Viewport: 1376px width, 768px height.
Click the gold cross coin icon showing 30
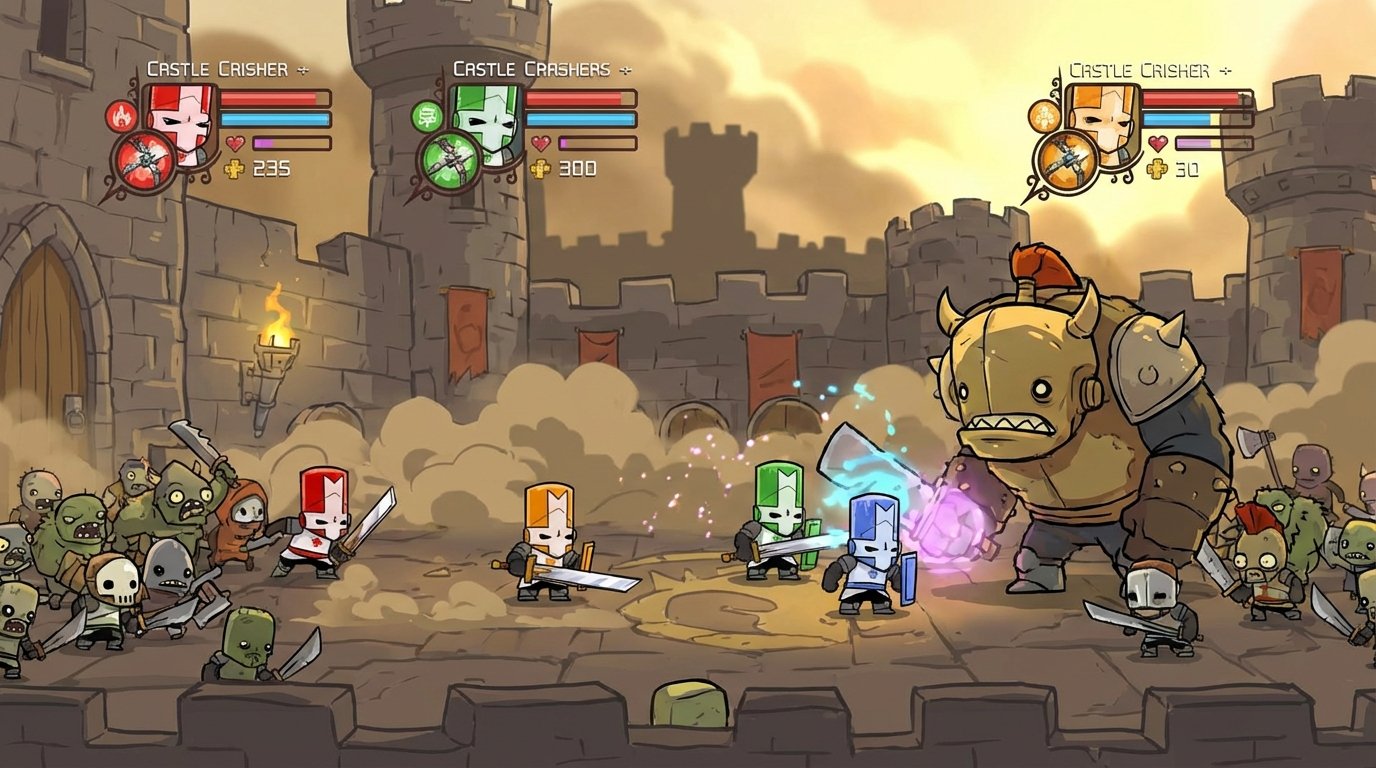pyautogui.click(x=1156, y=168)
